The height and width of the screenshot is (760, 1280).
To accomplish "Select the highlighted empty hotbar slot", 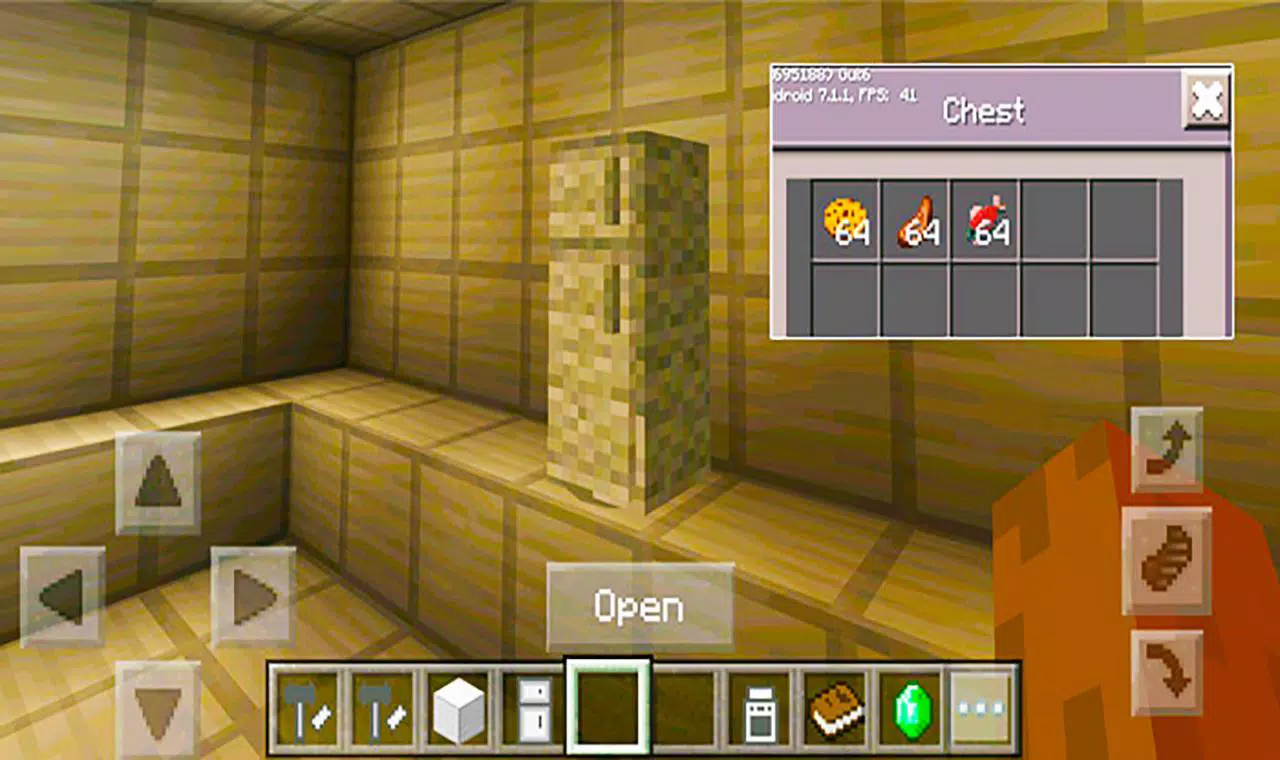I will click(609, 703).
